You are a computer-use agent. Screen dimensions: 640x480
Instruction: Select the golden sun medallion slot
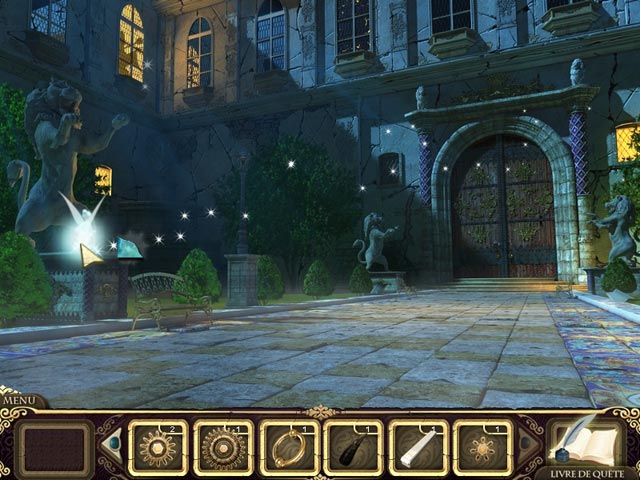pos(160,447)
